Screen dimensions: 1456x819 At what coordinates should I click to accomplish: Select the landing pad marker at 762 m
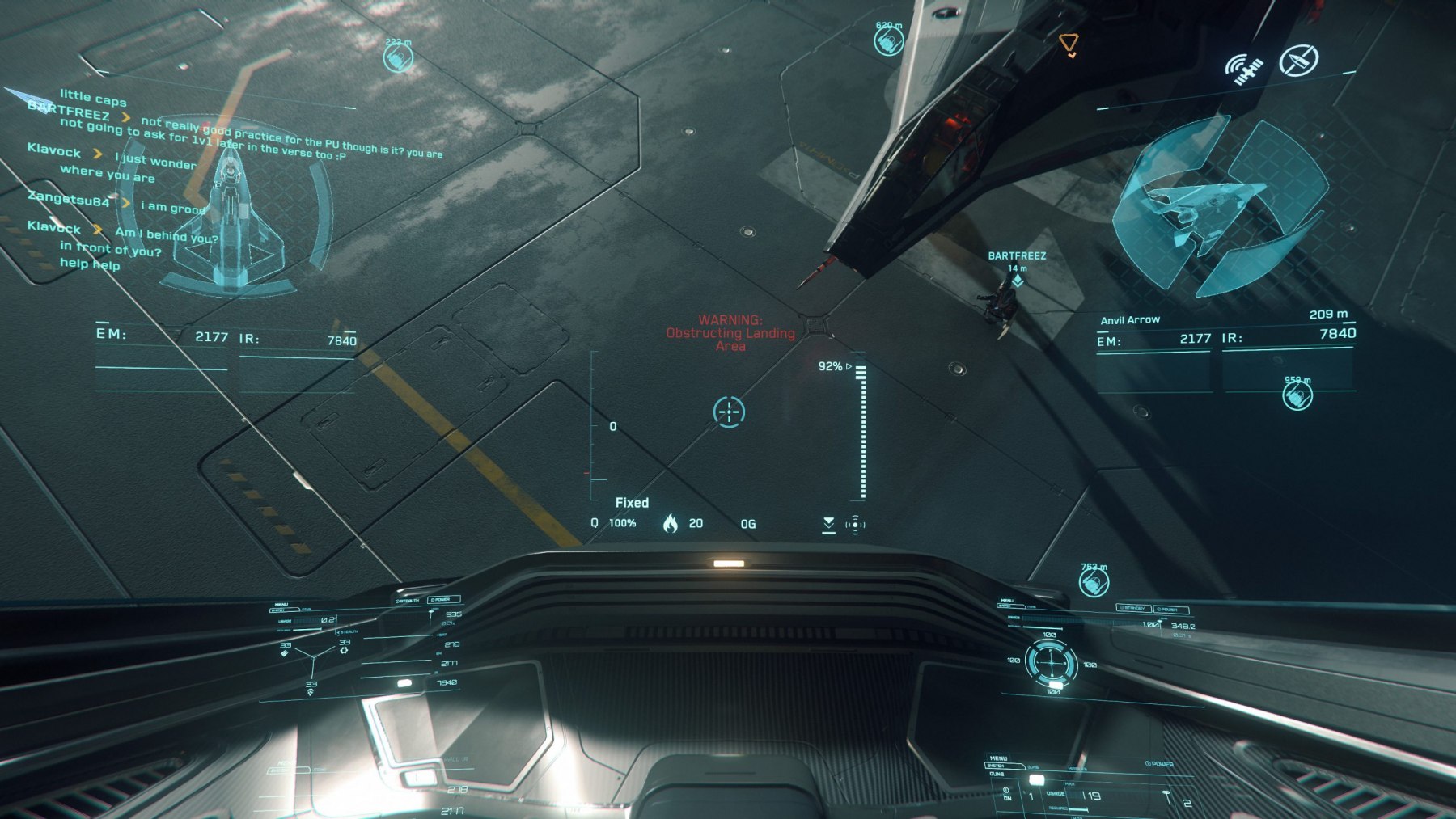click(1094, 581)
